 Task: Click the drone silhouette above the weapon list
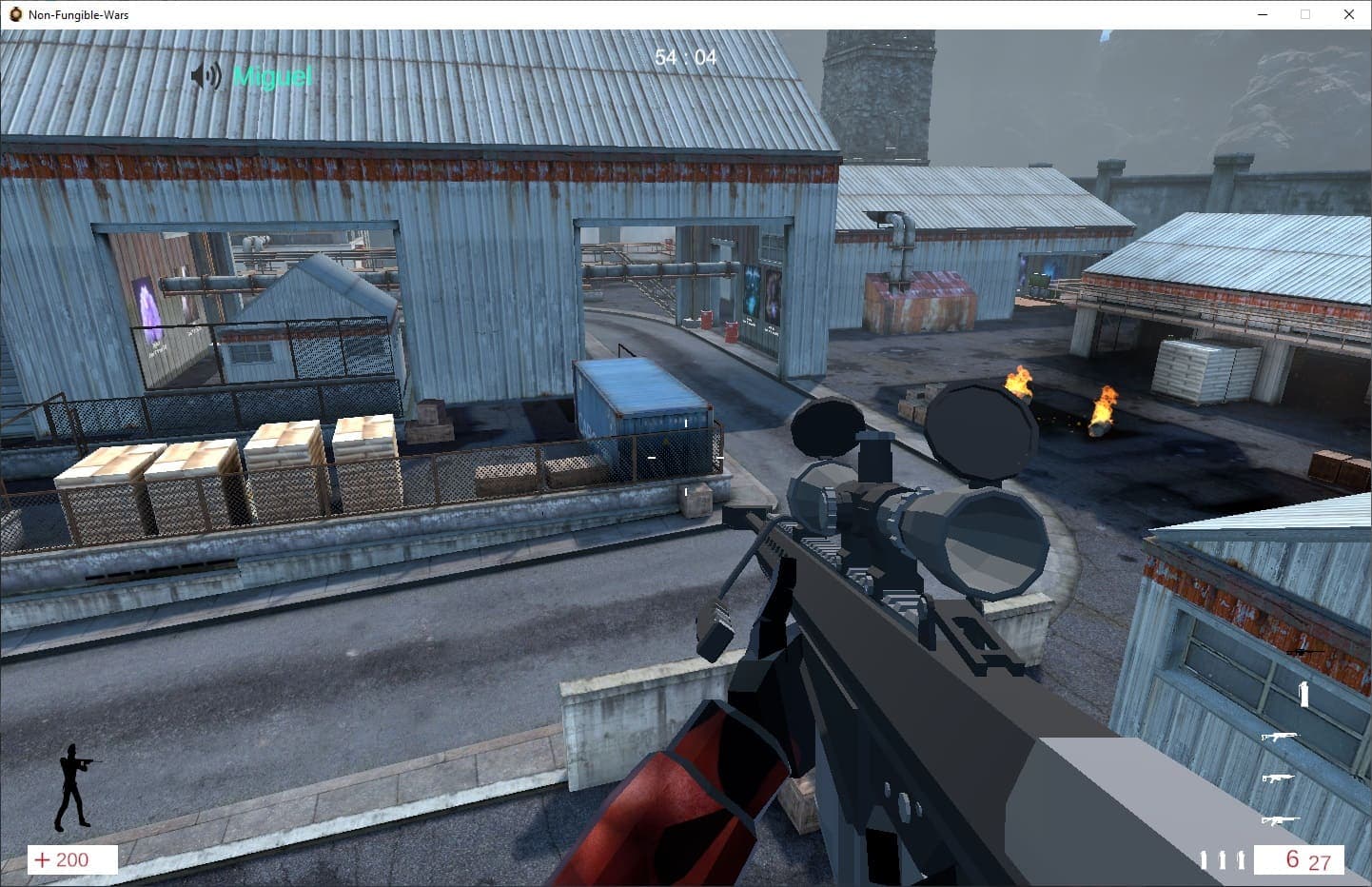1303,652
